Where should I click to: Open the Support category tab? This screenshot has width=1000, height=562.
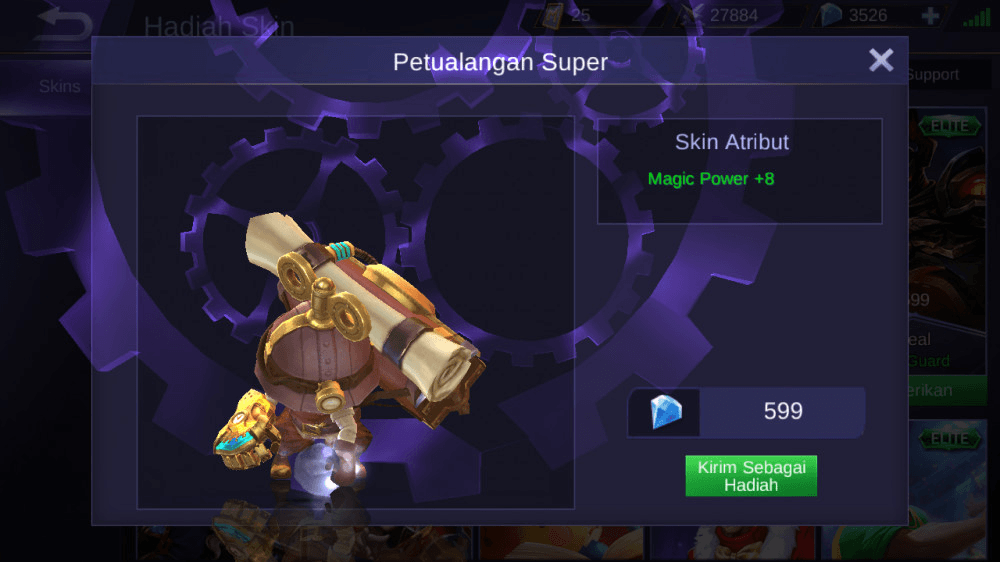tap(933, 75)
